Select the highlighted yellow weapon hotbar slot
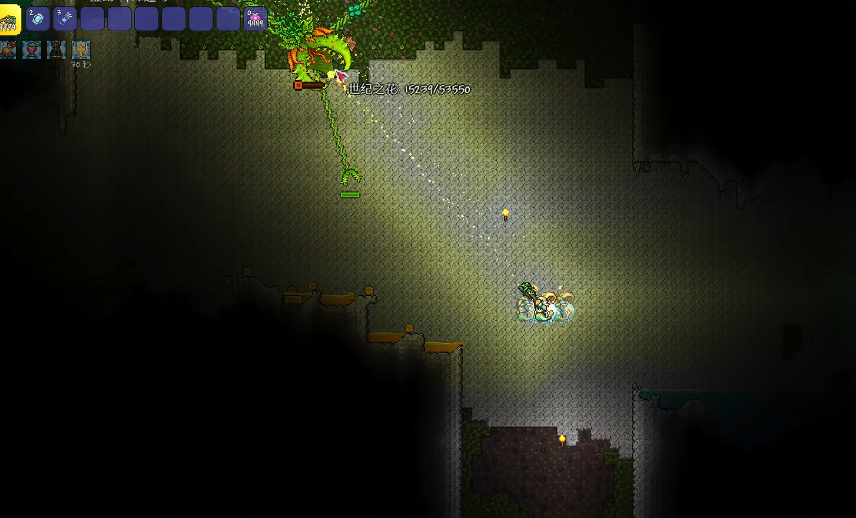 click(x=10, y=19)
